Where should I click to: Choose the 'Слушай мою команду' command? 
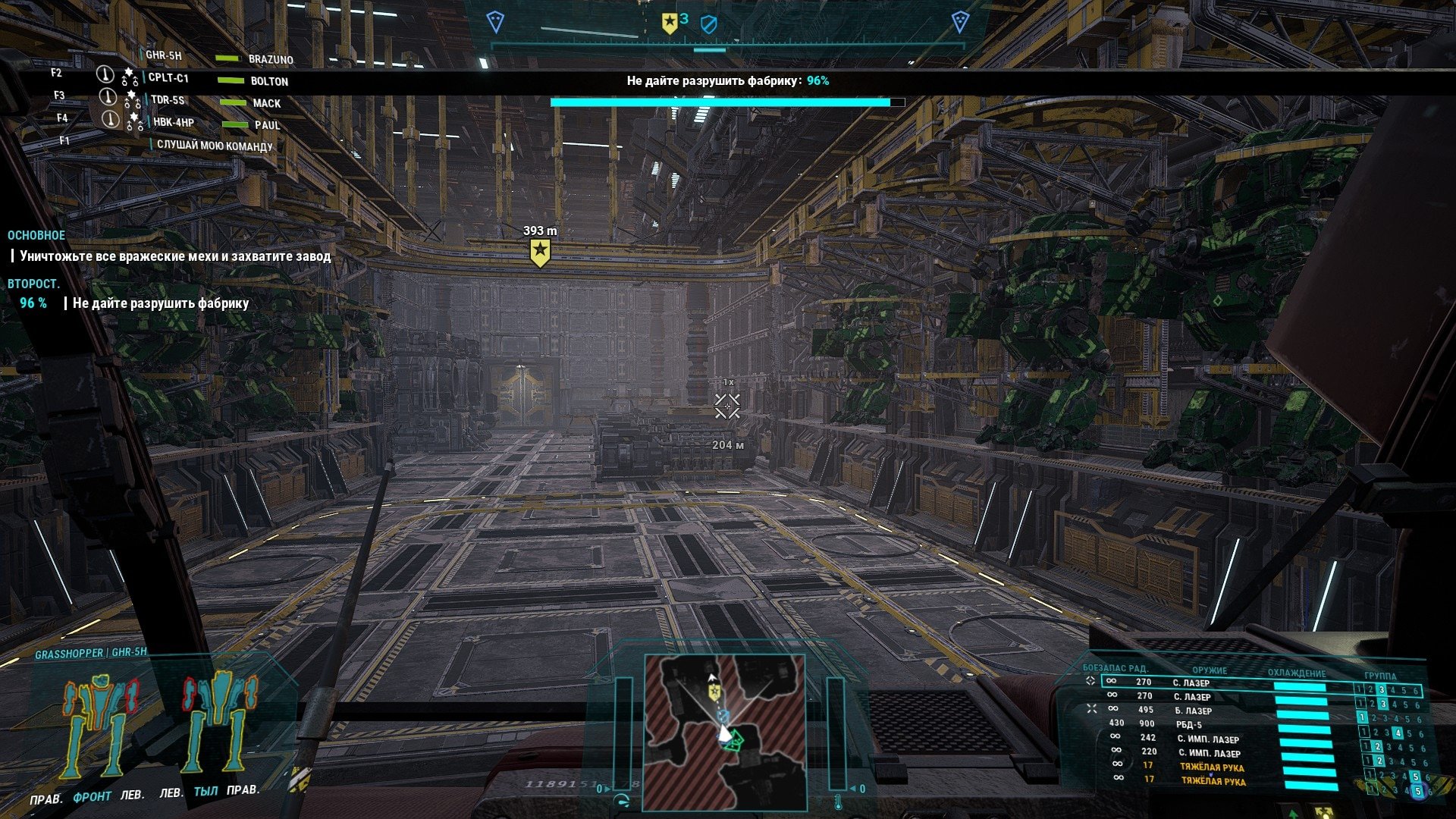pos(215,146)
